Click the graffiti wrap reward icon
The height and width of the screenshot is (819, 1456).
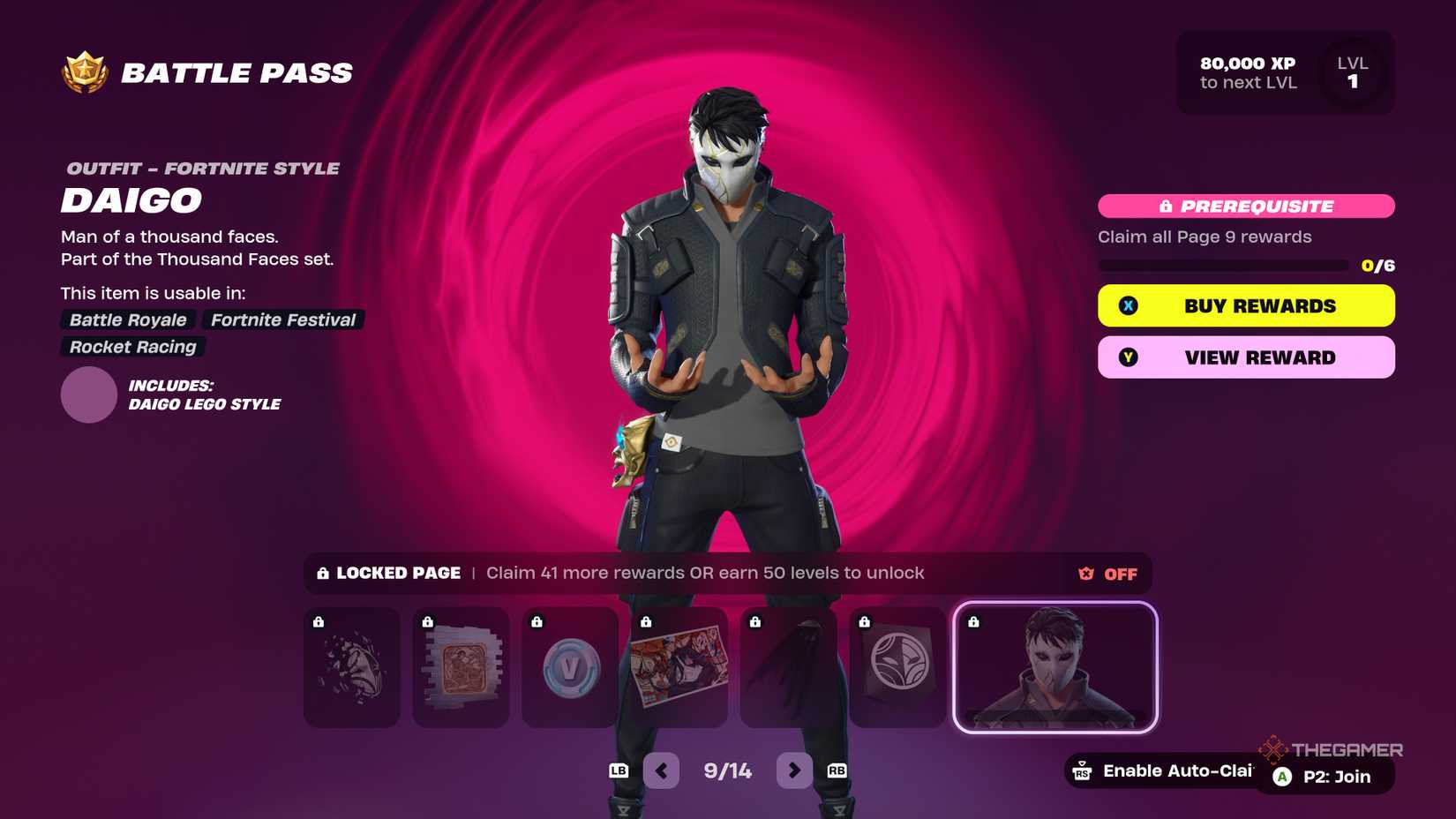point(460,668)
